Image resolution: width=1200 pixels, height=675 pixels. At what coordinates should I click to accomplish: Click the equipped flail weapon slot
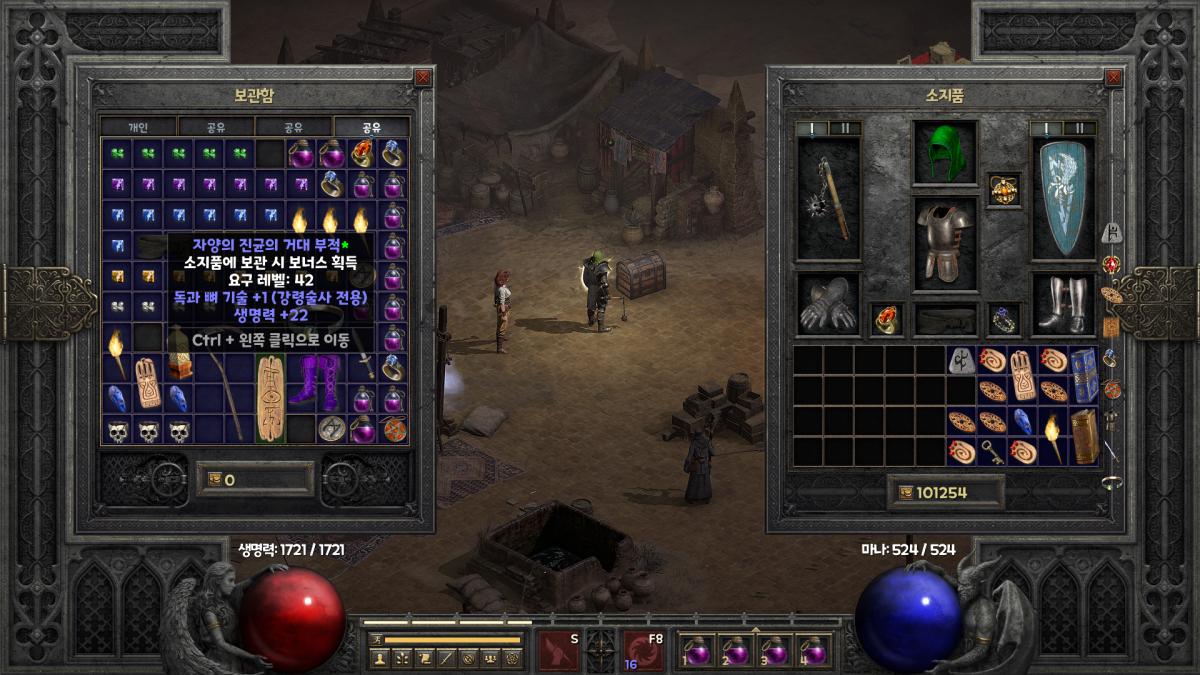point(829,200)
